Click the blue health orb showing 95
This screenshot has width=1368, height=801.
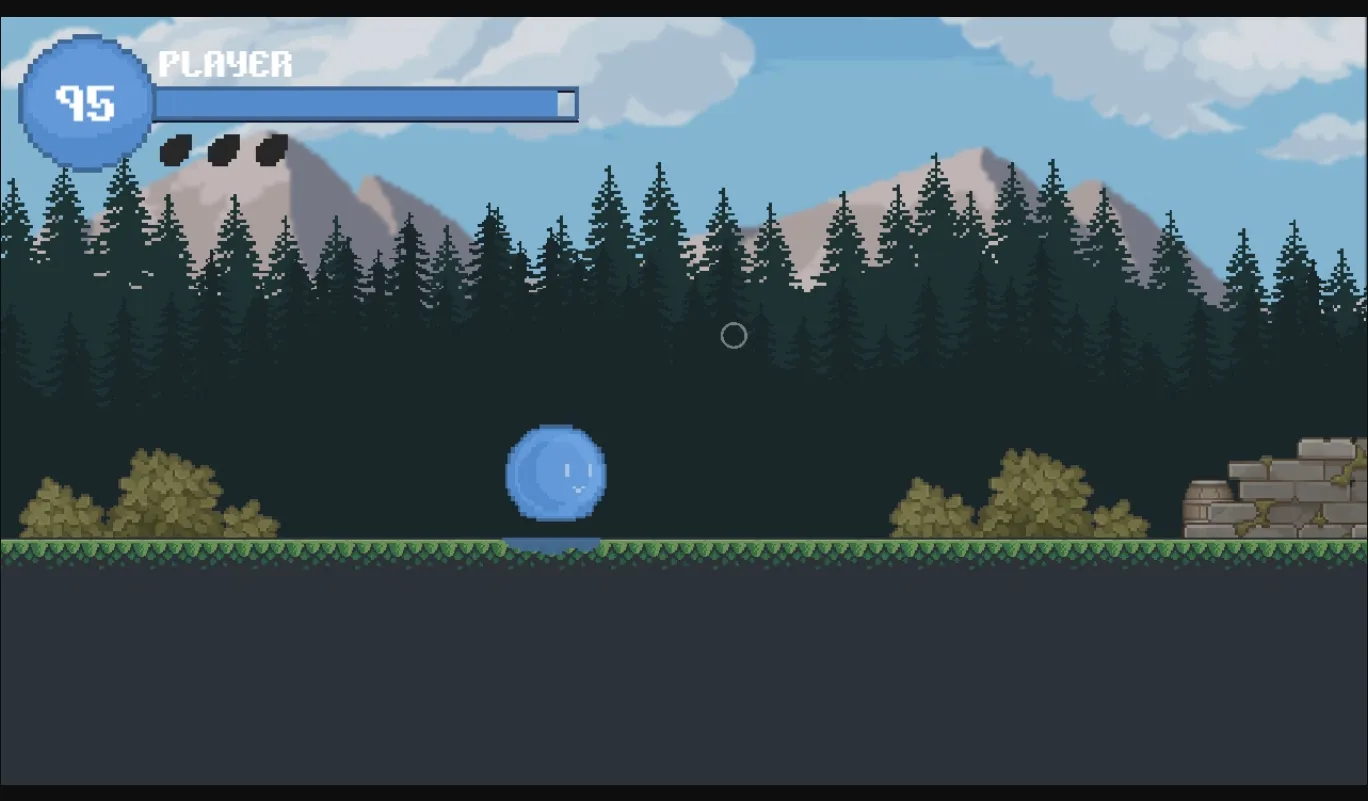click(x=85, y=102)
